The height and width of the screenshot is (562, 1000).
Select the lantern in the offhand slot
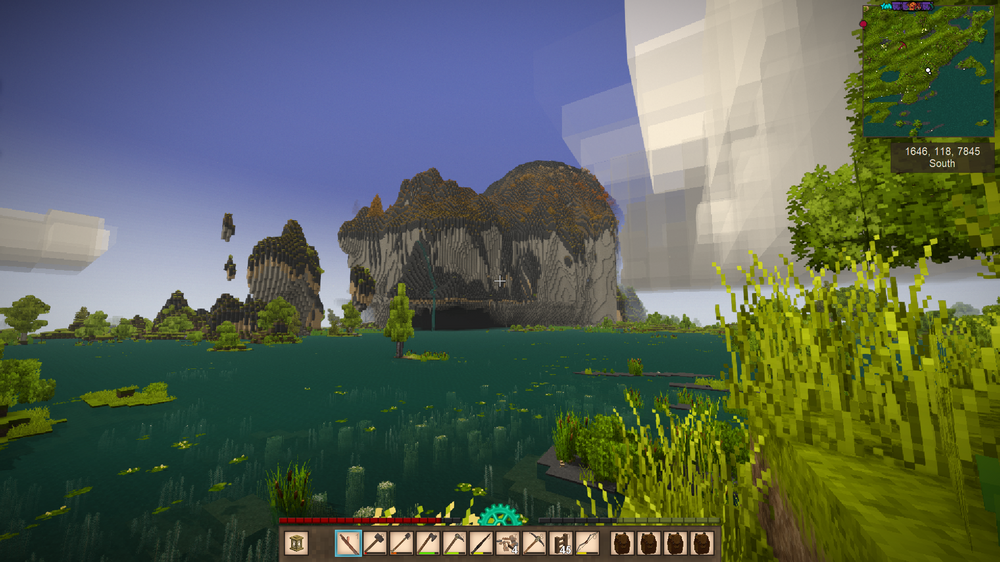point(296,543)
